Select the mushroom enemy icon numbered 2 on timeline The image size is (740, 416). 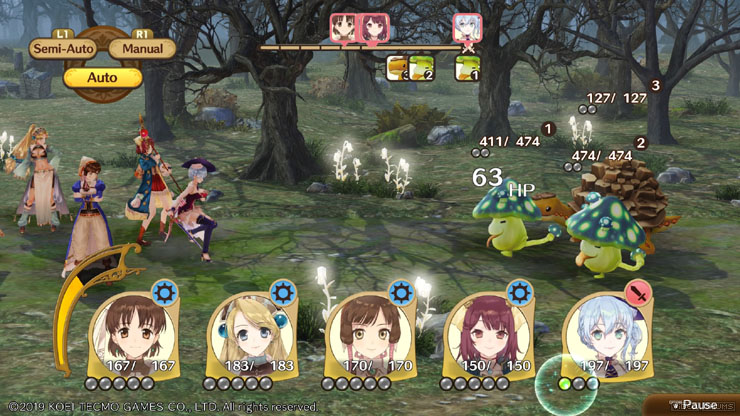(421, 67)
